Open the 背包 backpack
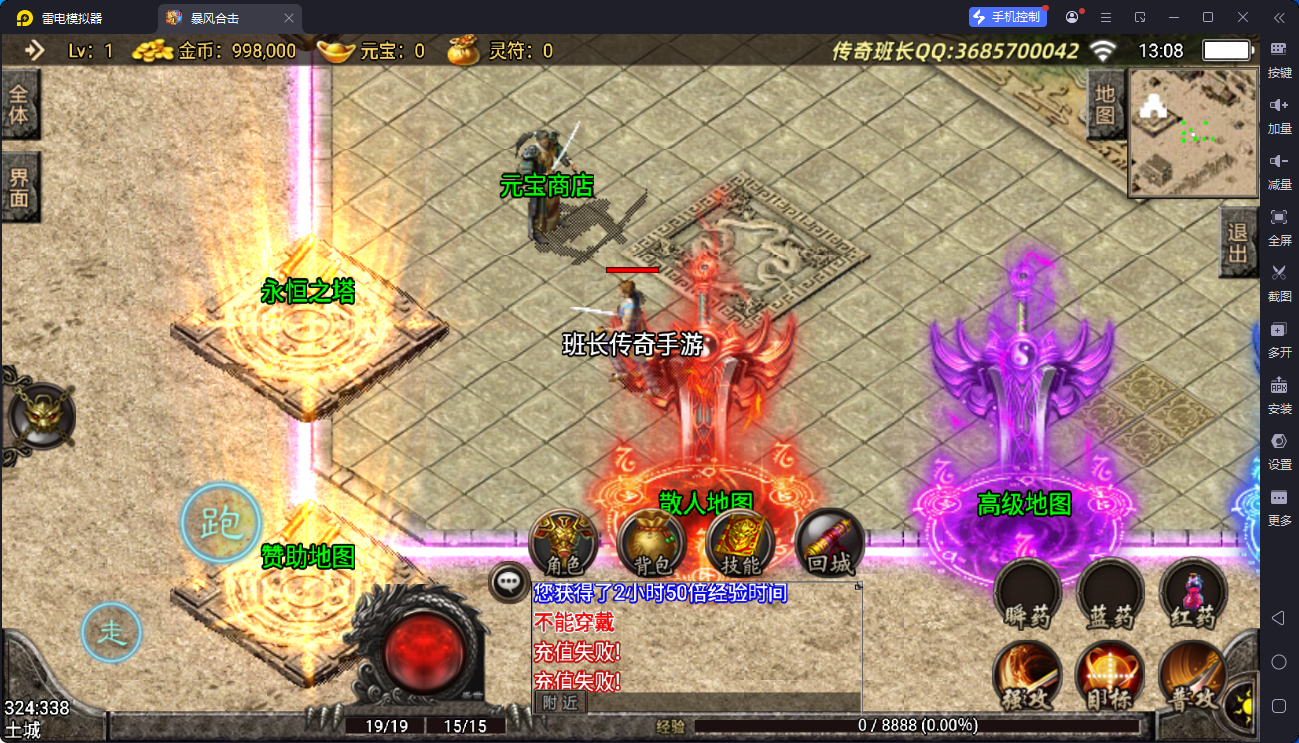 (x=651, y=543)
